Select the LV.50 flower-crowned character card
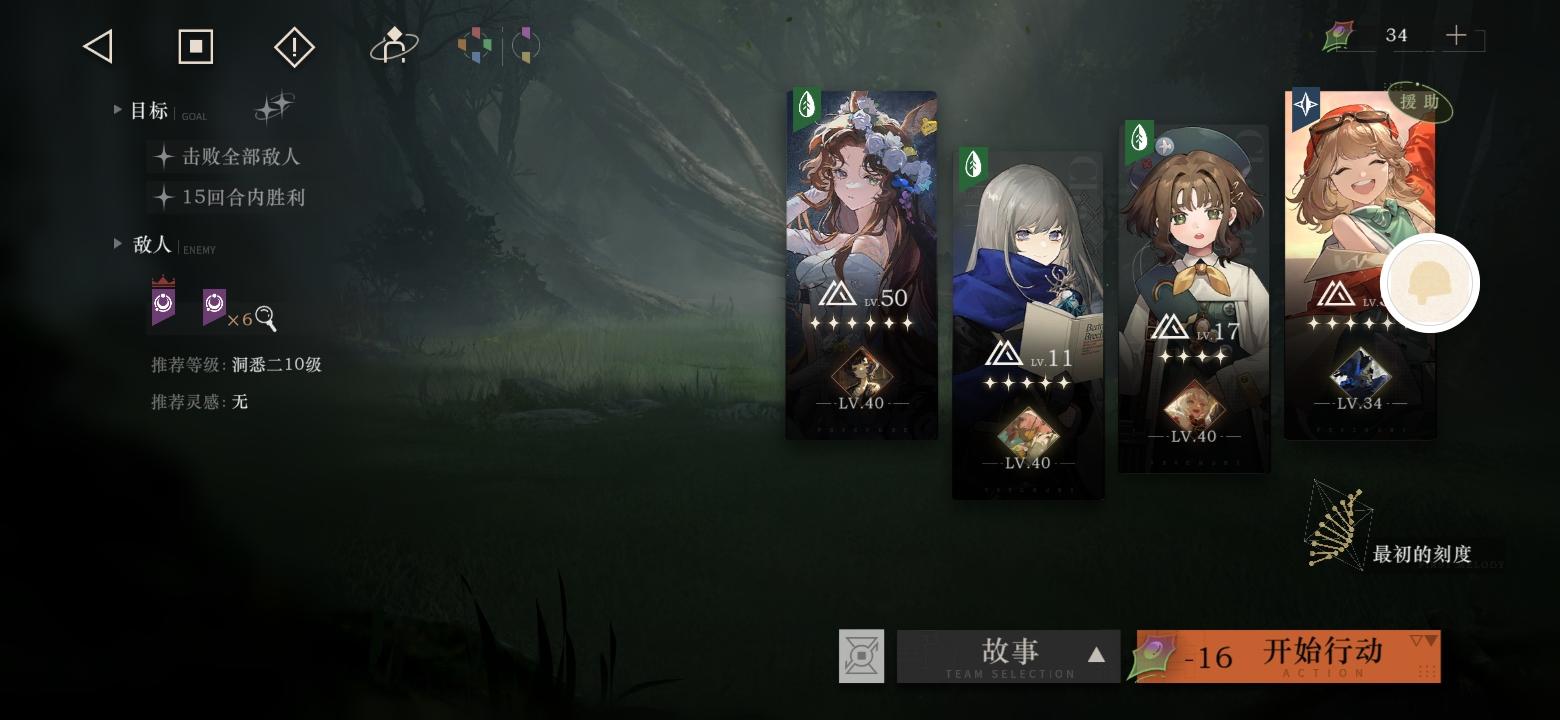The image size is (1560, 720). (x=861, y=265)
